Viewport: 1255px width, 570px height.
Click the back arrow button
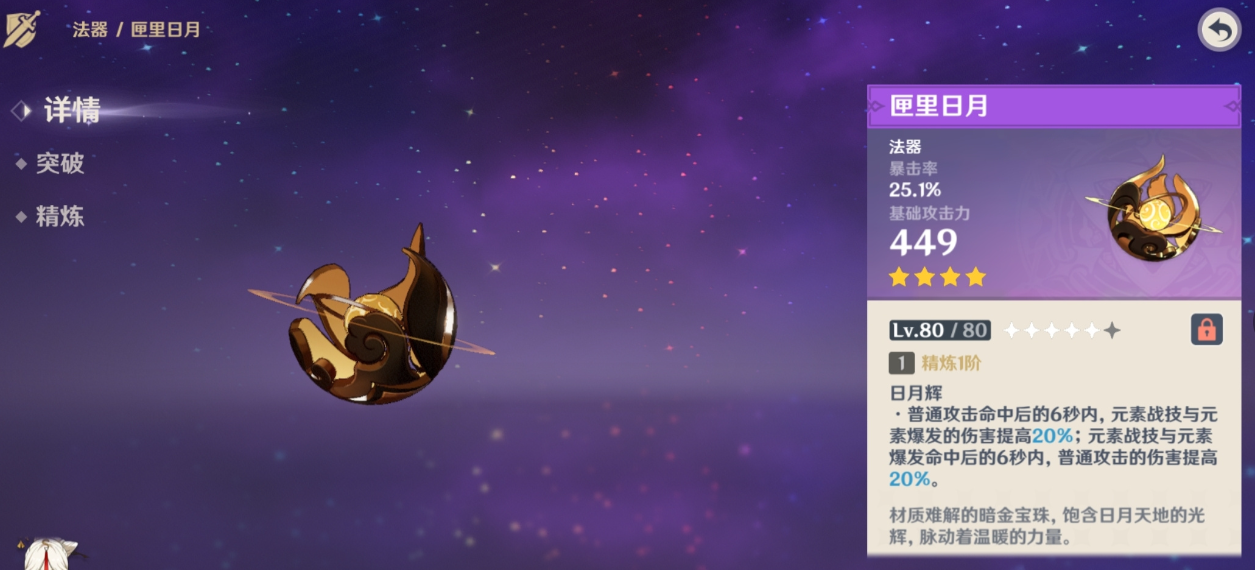(1219, 30)
